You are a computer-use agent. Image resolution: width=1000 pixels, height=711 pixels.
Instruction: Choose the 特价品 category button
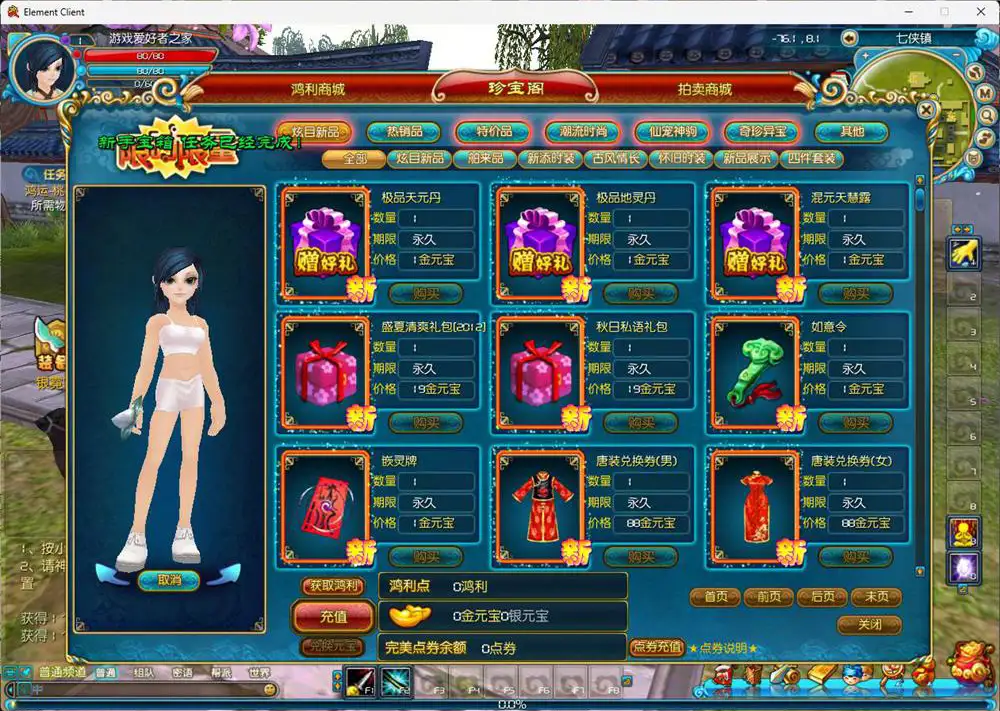click(x=493, y=132)
